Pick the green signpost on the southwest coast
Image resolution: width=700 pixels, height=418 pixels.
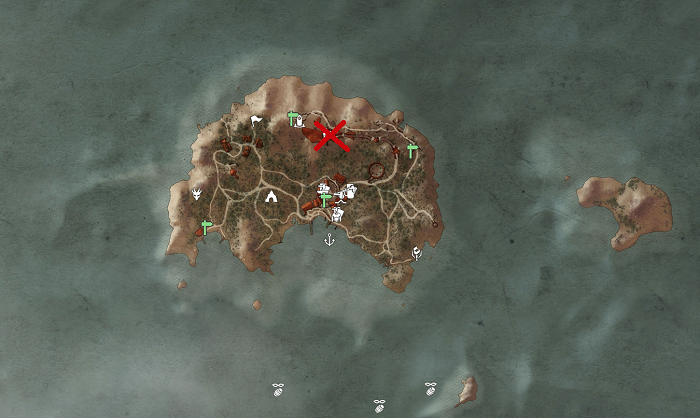pos(207,227)
